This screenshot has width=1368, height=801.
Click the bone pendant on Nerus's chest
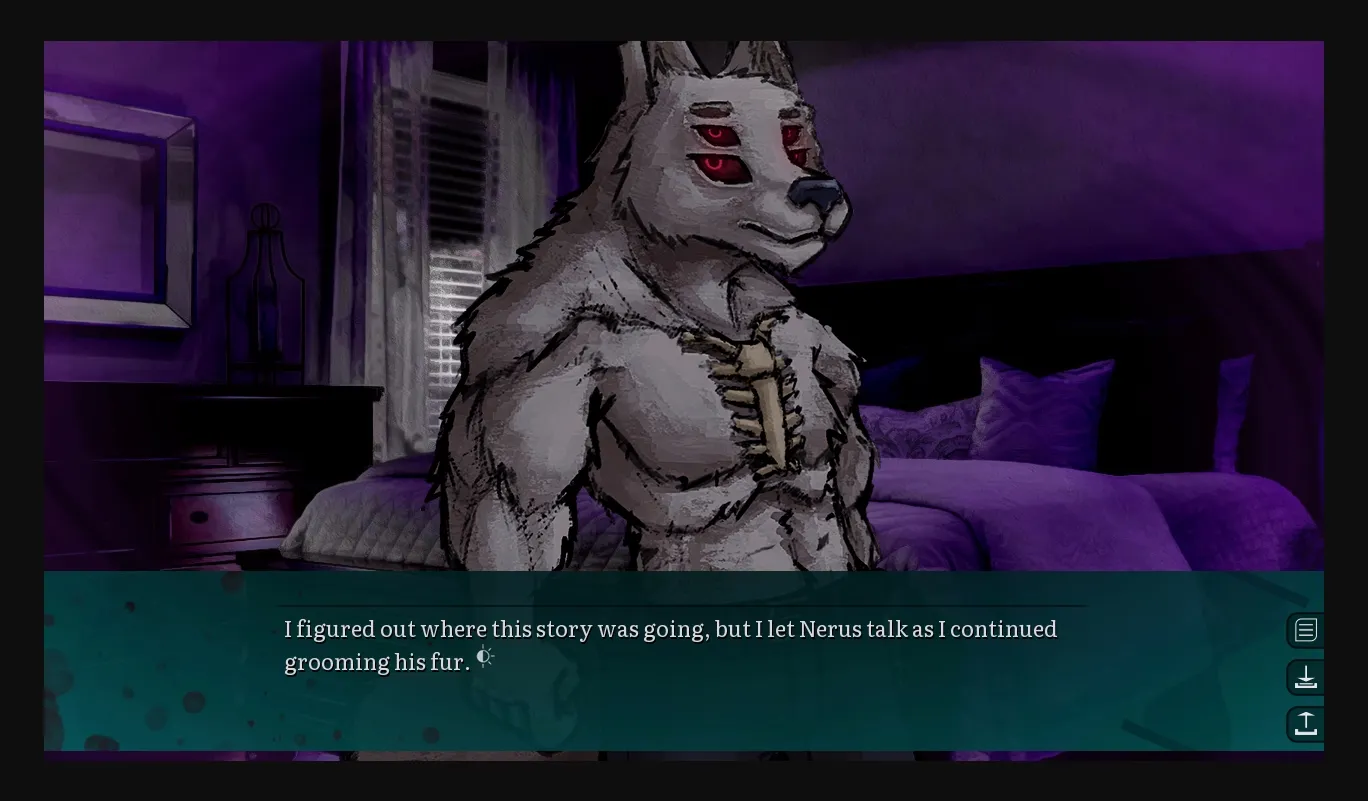[x=762, y=400]
